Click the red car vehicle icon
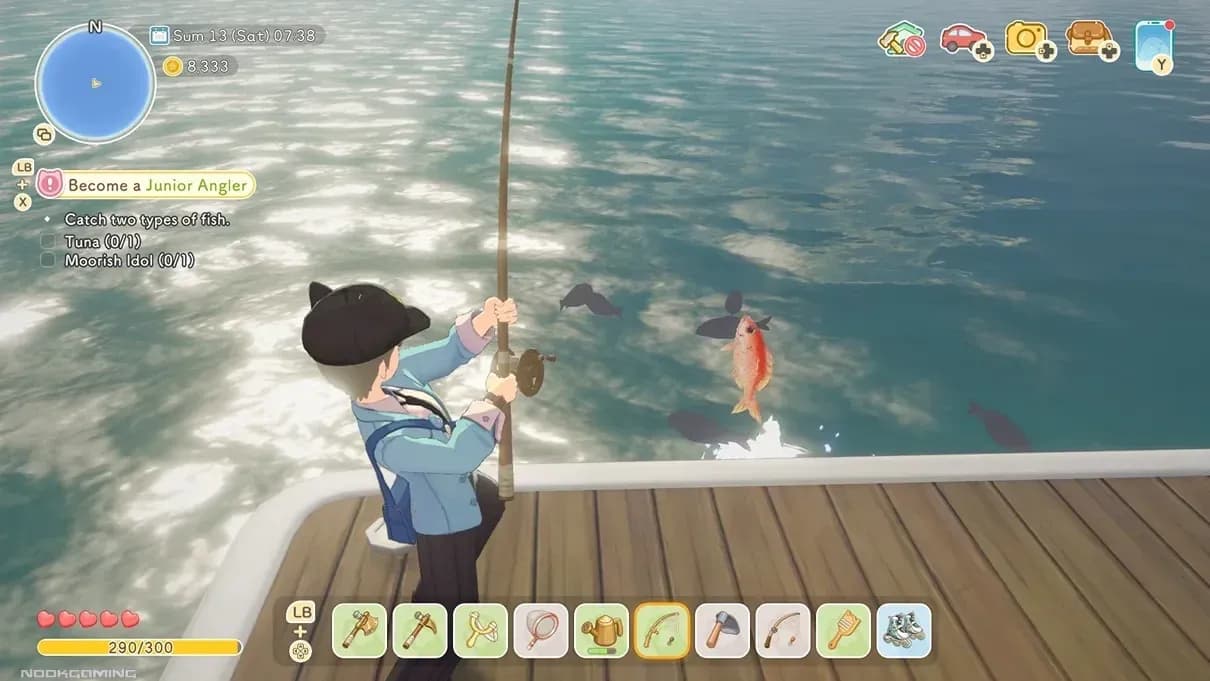The height and width of the screenshot is (681, 1210). (964, 39)
